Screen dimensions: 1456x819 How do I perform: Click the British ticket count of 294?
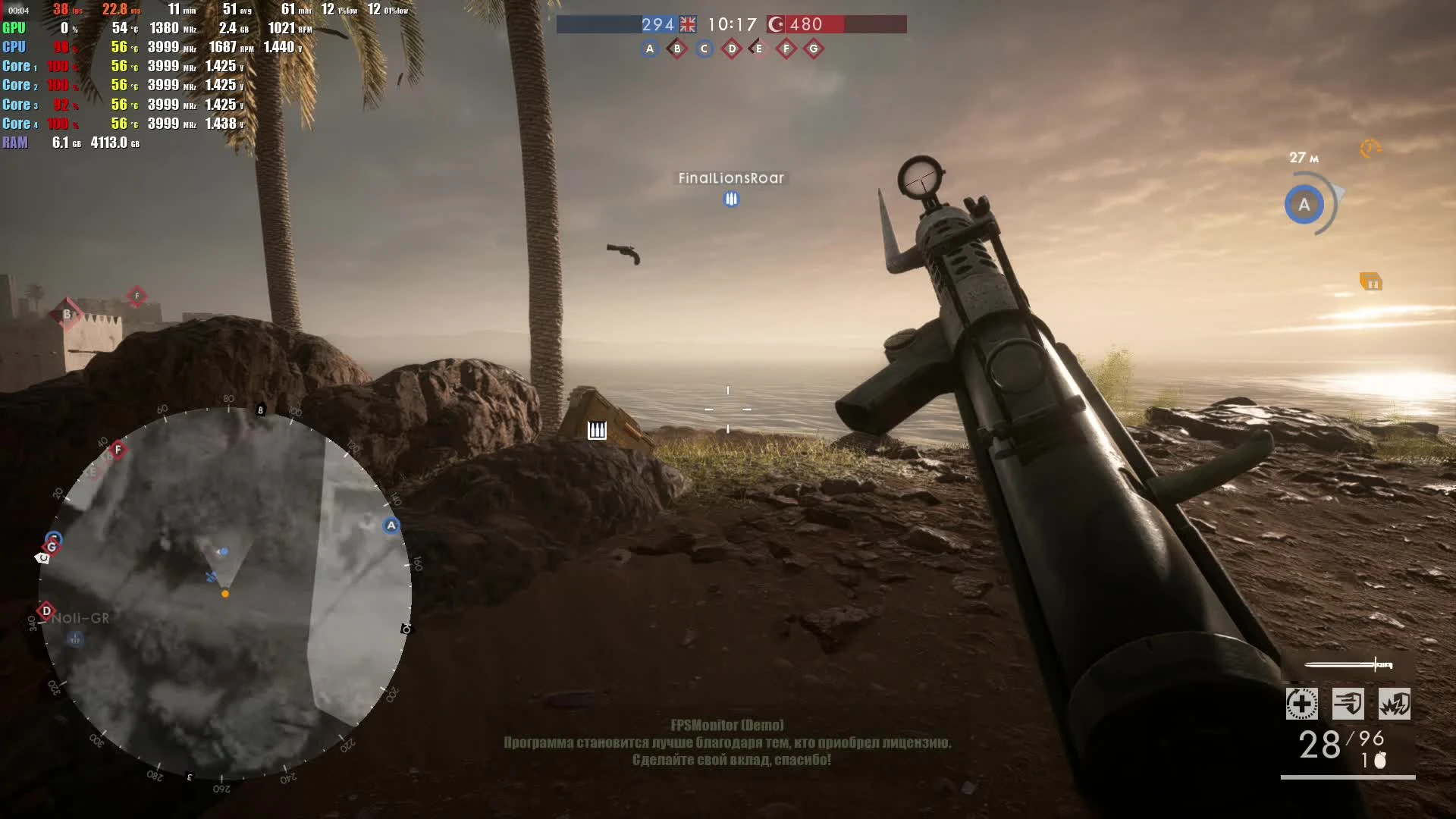[658, 24]
